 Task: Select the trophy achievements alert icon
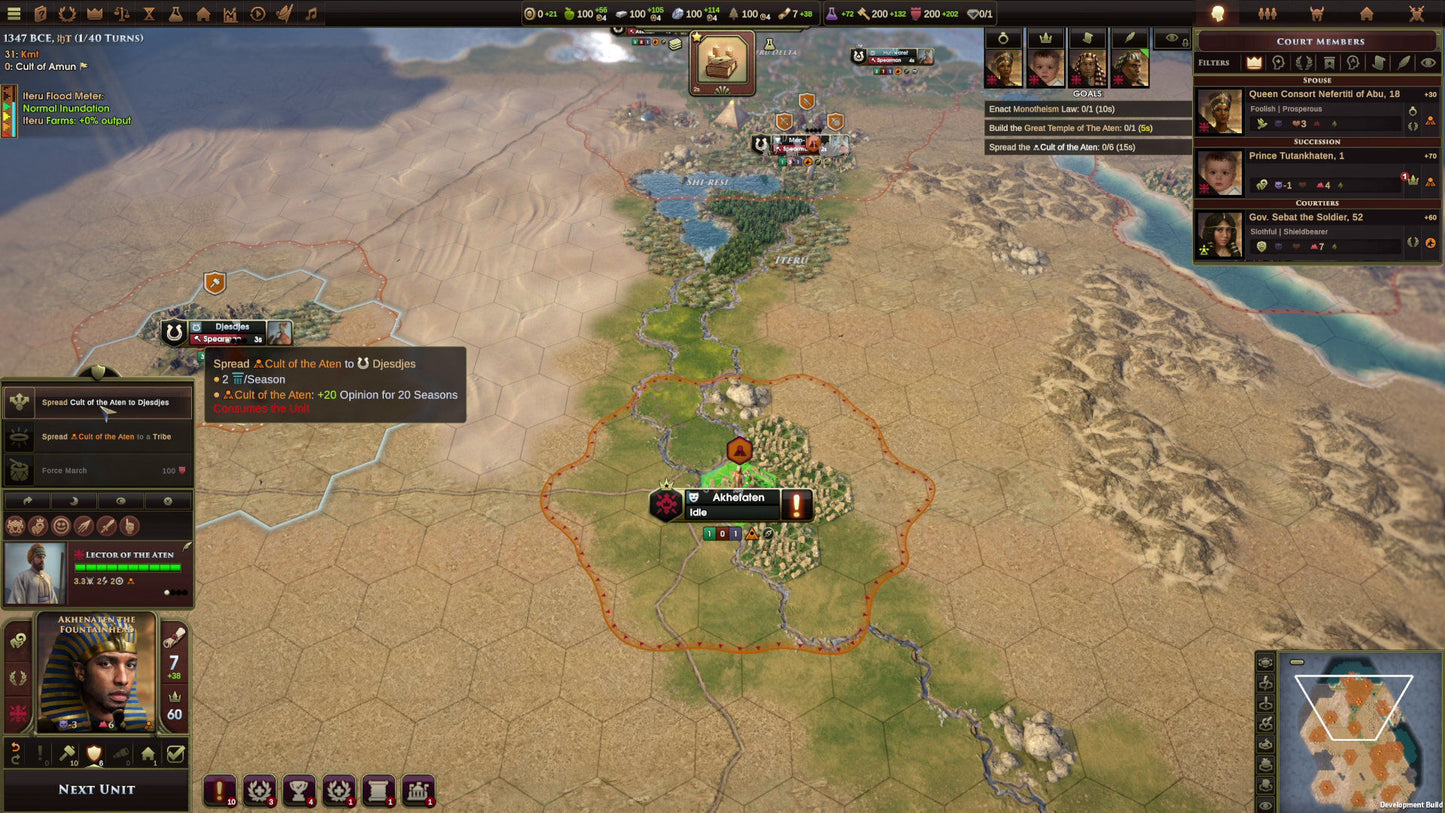pyautogui.click(x=299, y=790)
